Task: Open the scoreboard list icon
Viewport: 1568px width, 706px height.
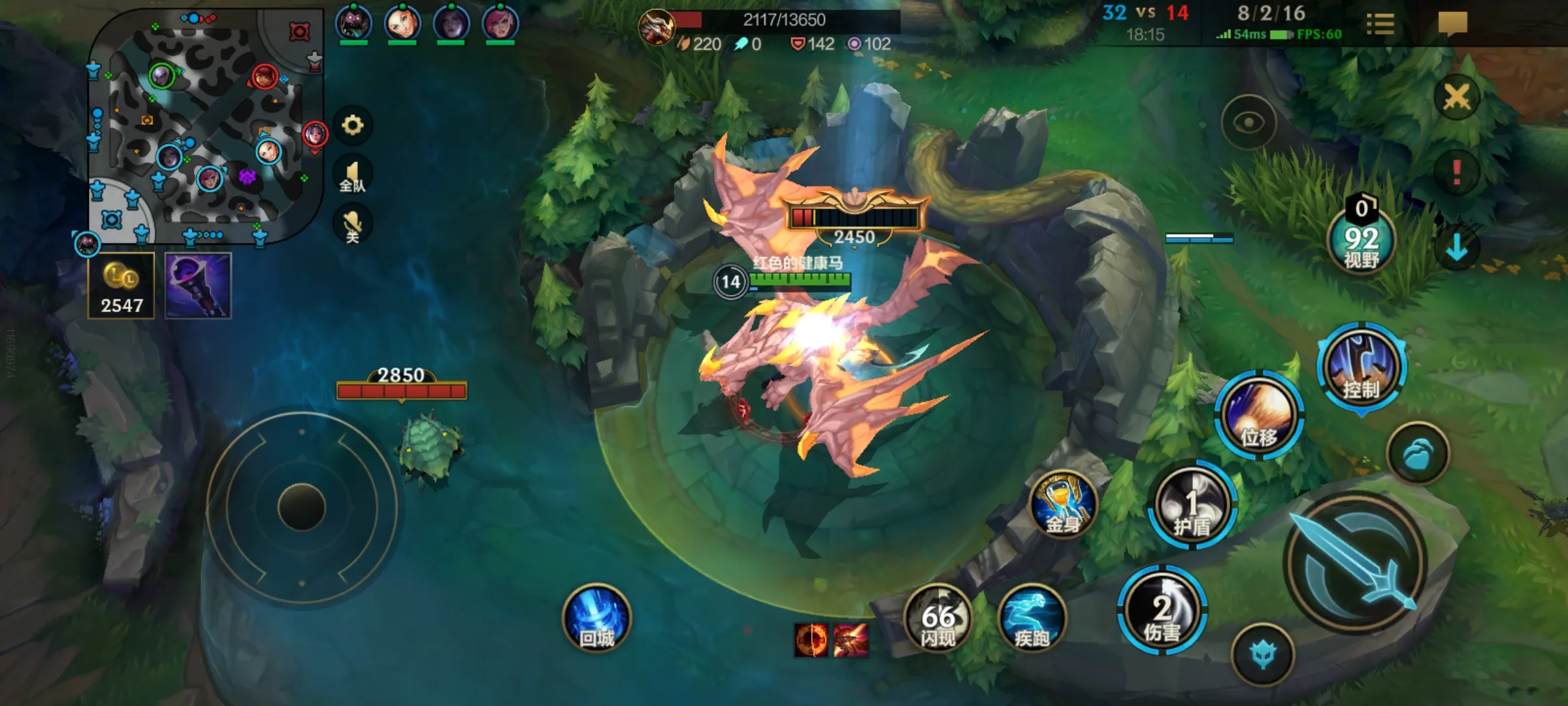Action: (1380, 25)
